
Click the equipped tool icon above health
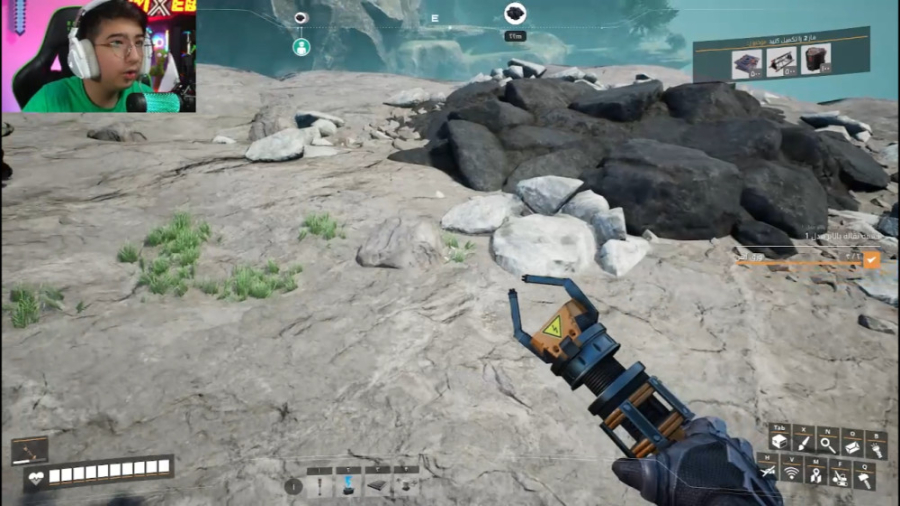pyautogui.click(x=29, y=450)
